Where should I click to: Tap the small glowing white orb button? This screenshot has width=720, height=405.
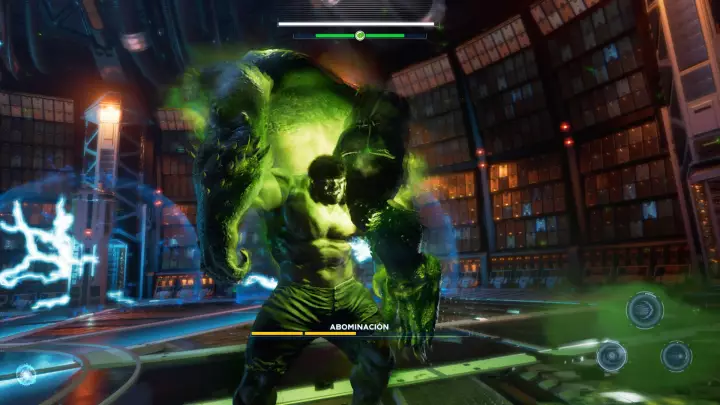pos(26,374)
